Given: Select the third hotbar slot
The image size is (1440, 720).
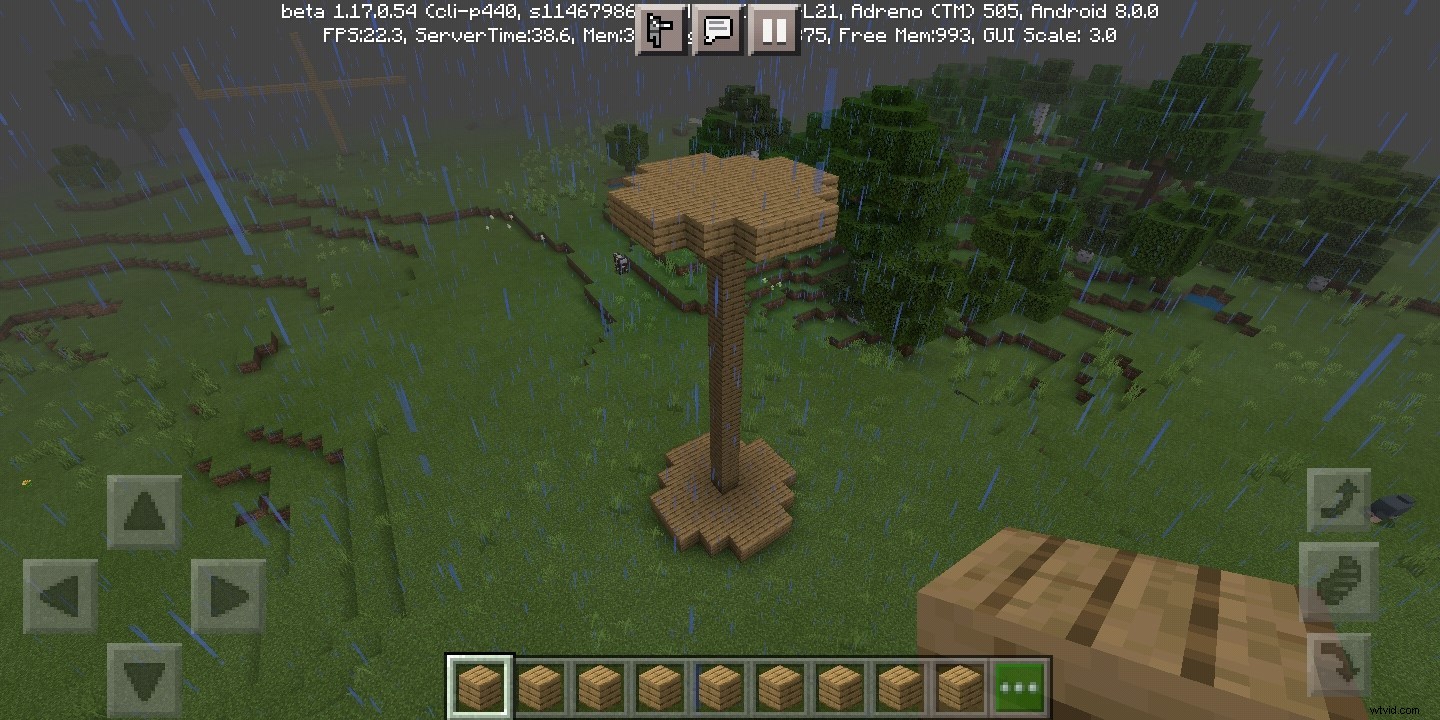Looking at the screenshot, I should click(599, 684).
